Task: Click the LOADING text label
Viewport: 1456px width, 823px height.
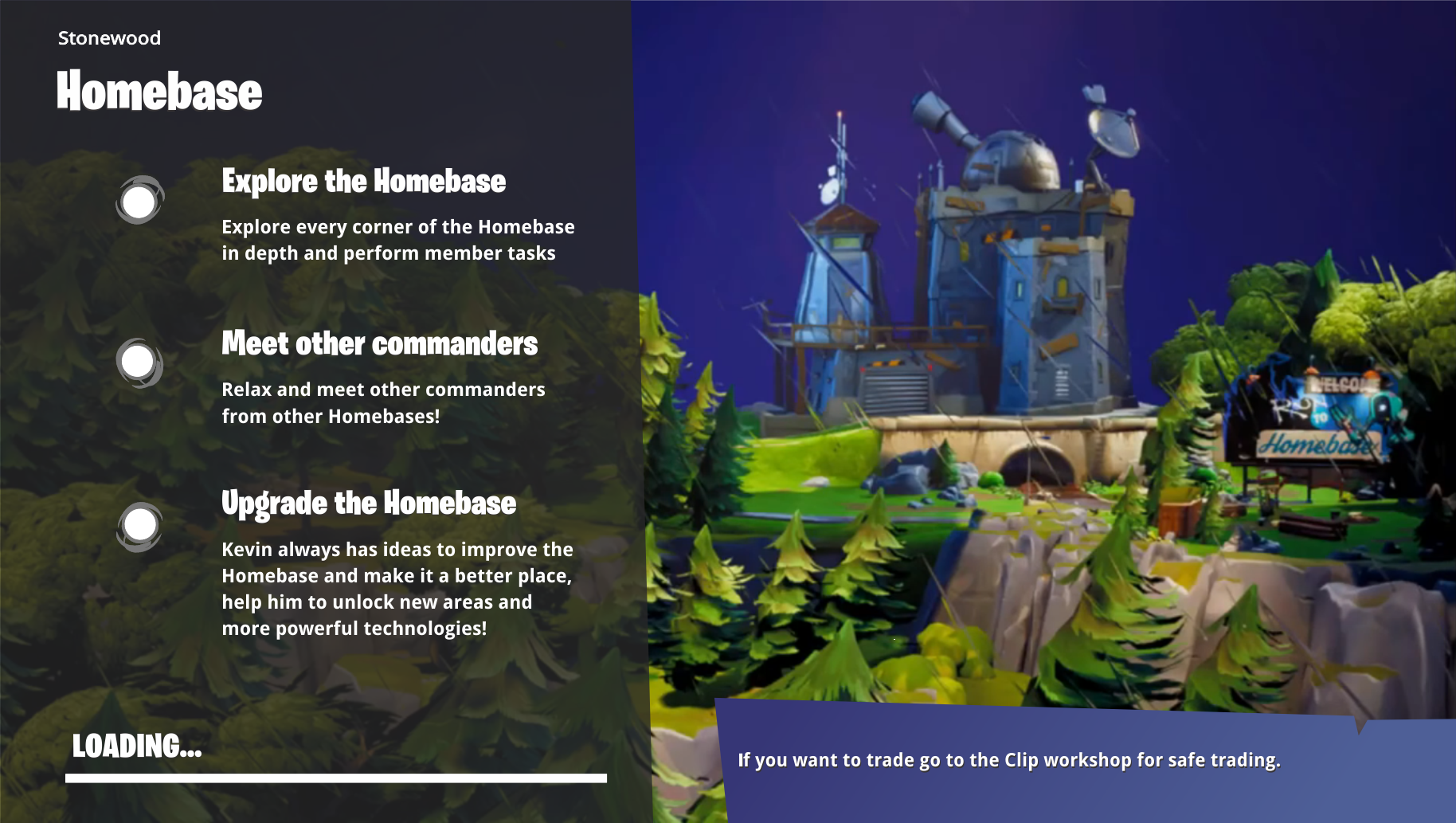Action: tap(137, 748)
